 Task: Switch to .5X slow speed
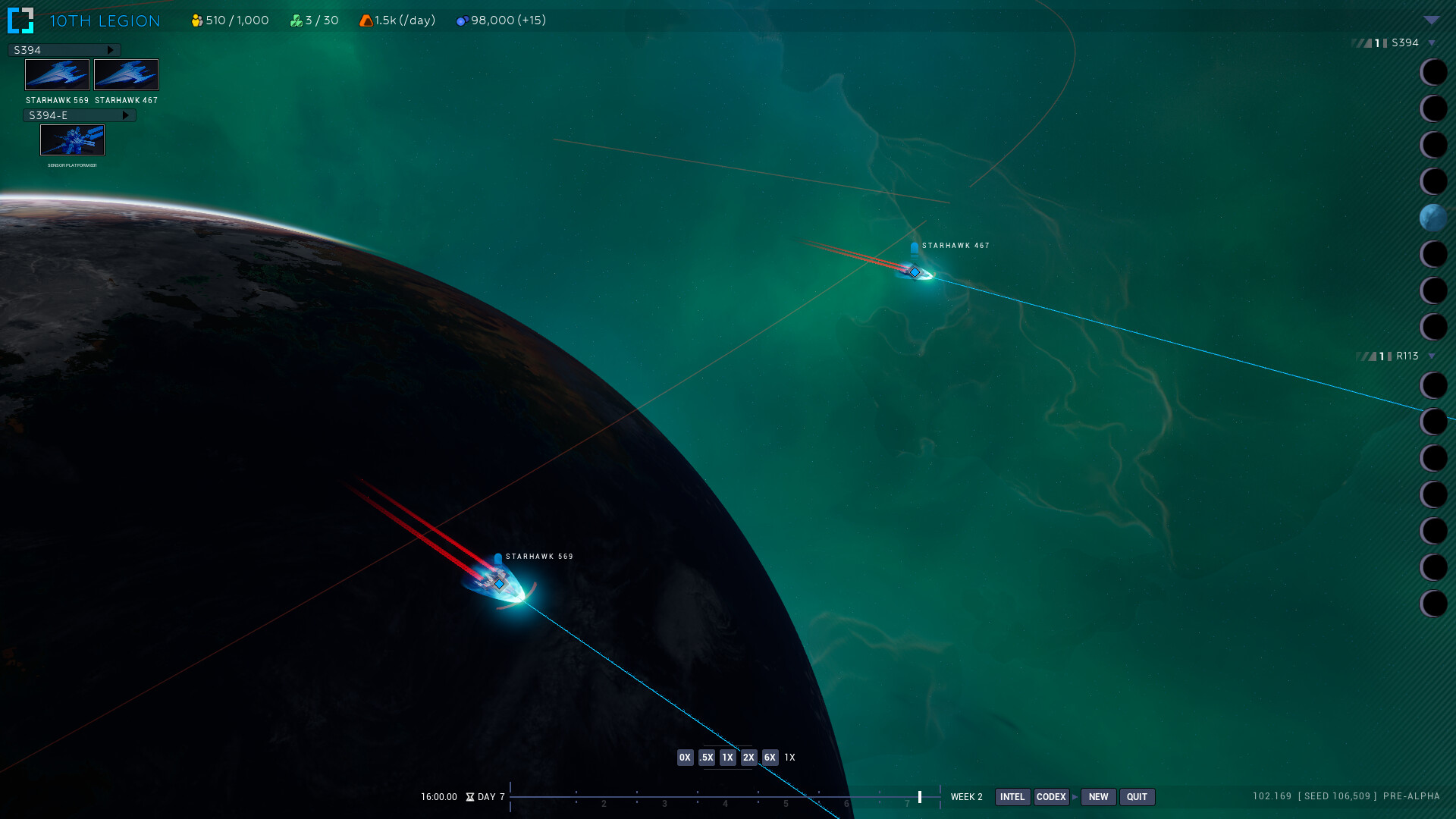[705, 757]
